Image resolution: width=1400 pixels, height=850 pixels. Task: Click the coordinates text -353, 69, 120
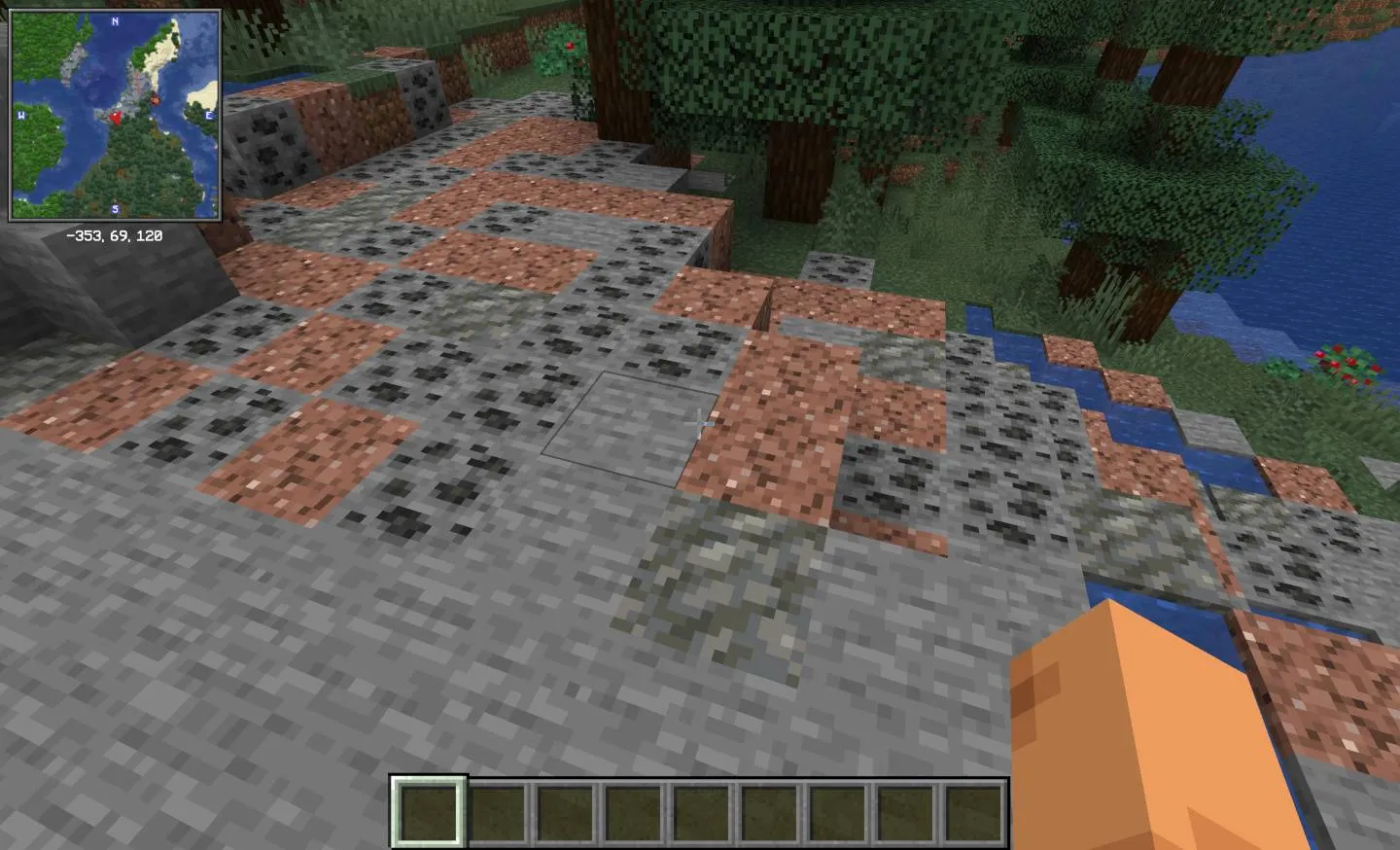point(114,235)
